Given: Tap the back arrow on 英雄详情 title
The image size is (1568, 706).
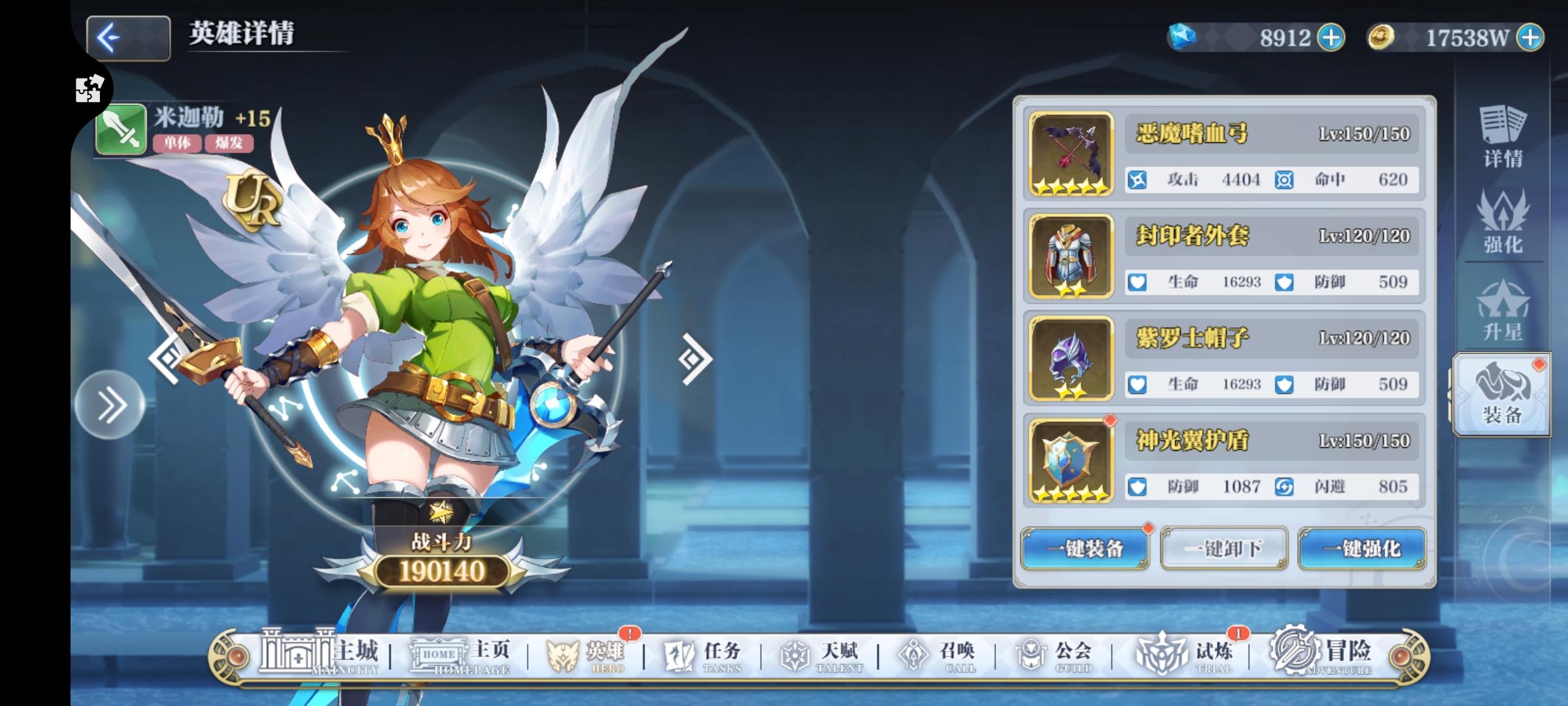Looking at the screenshot, I should [129, 37].
